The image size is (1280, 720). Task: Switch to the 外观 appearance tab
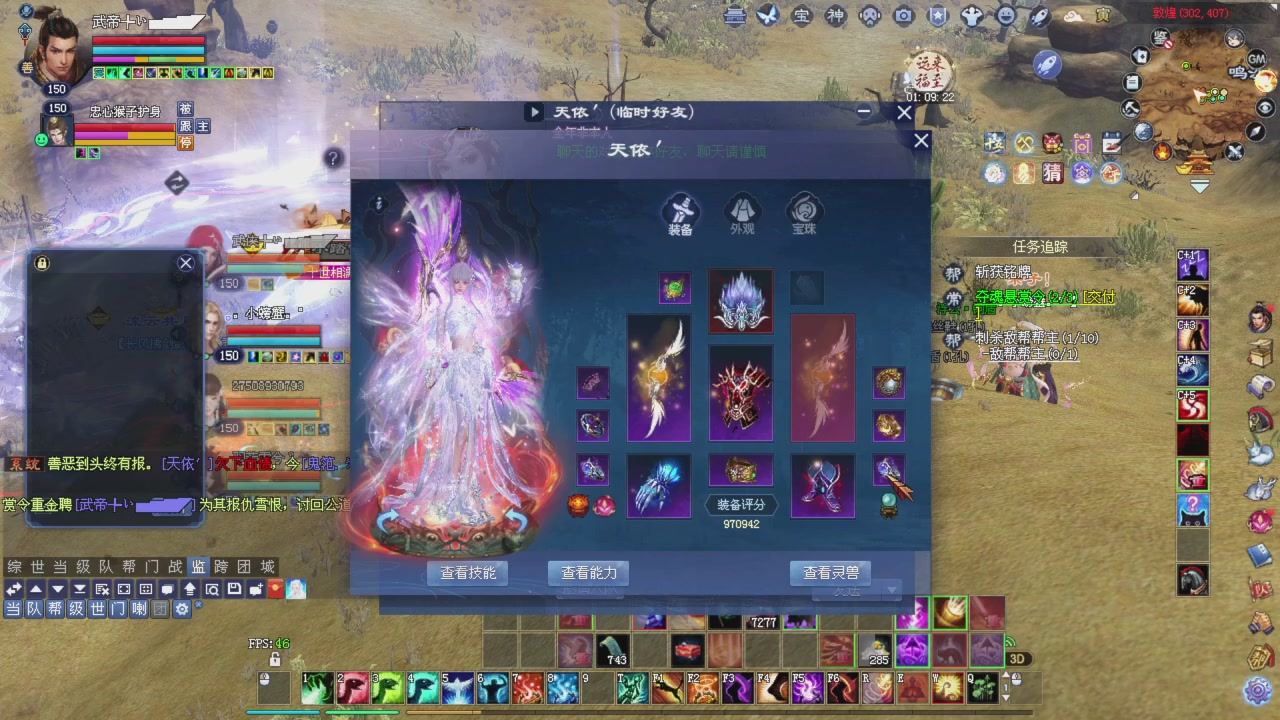[741, 214]
